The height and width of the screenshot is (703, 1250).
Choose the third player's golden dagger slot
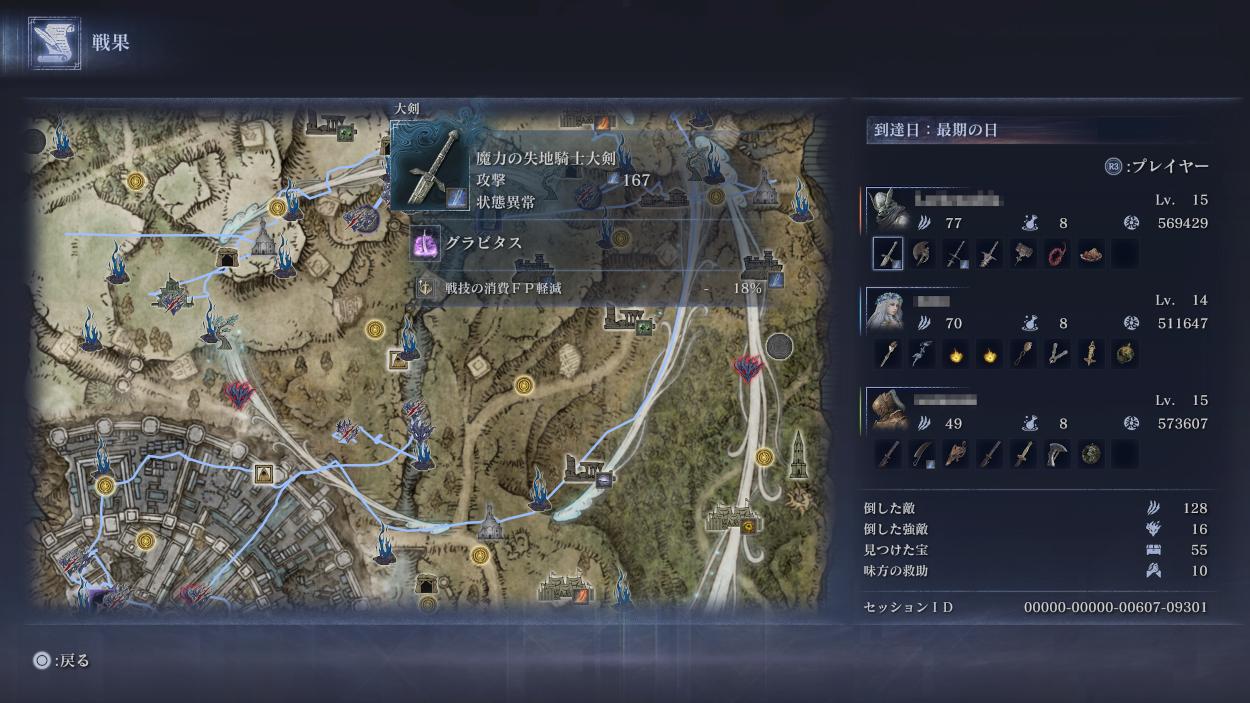tap(1023, 454)
